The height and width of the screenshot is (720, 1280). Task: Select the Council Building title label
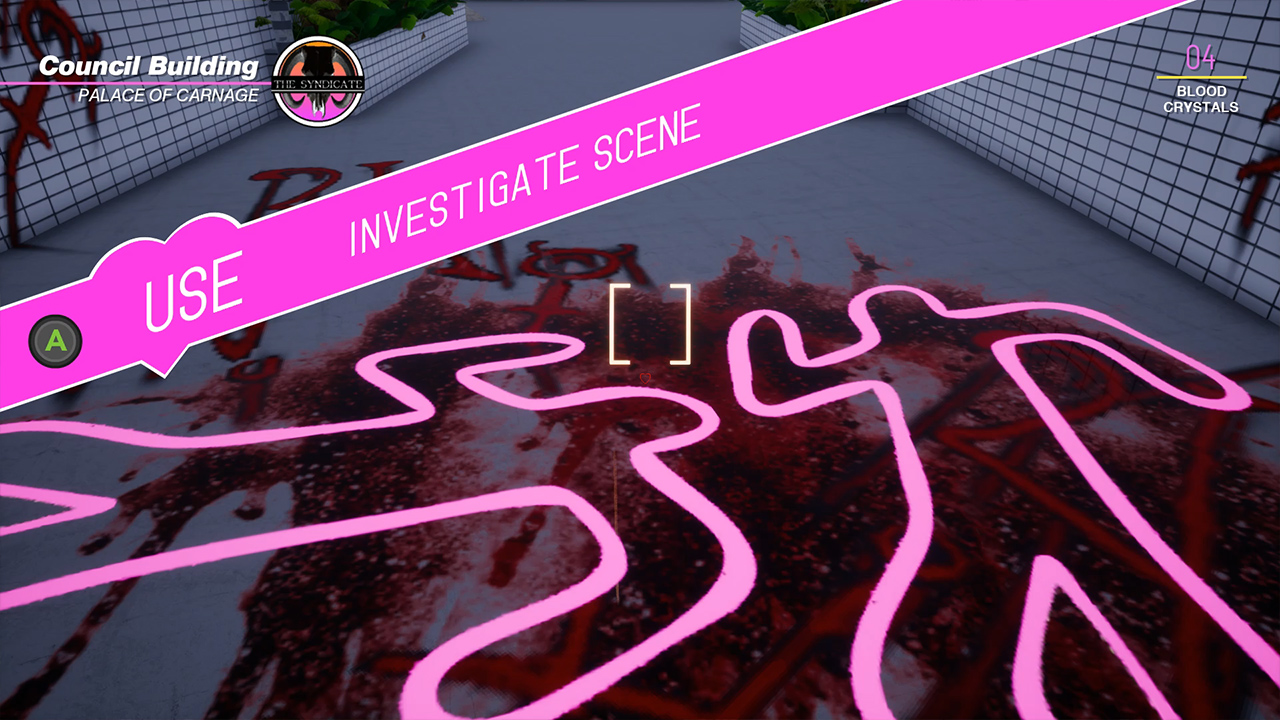pos(150,62)
